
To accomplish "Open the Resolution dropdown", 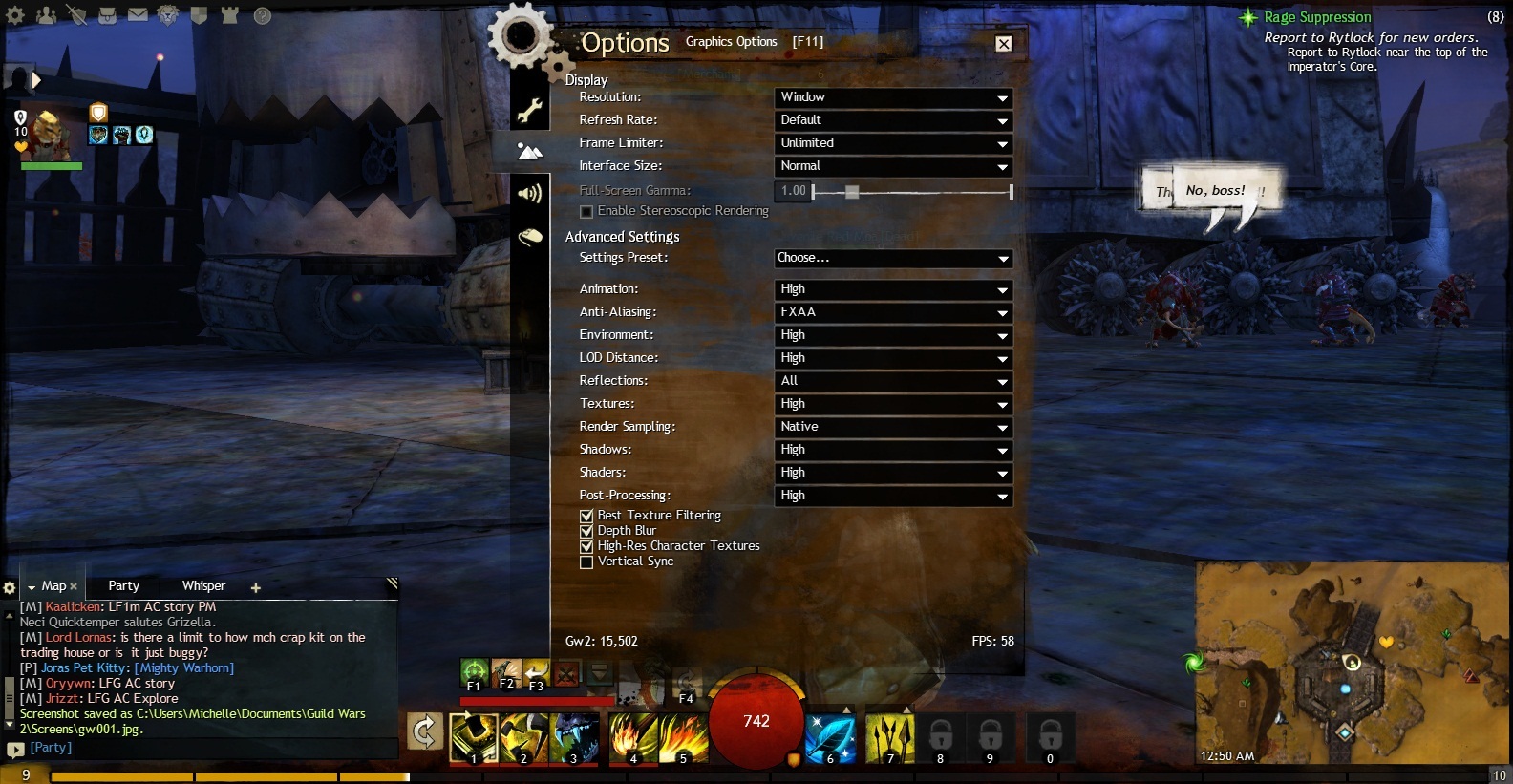I will 892,97.
